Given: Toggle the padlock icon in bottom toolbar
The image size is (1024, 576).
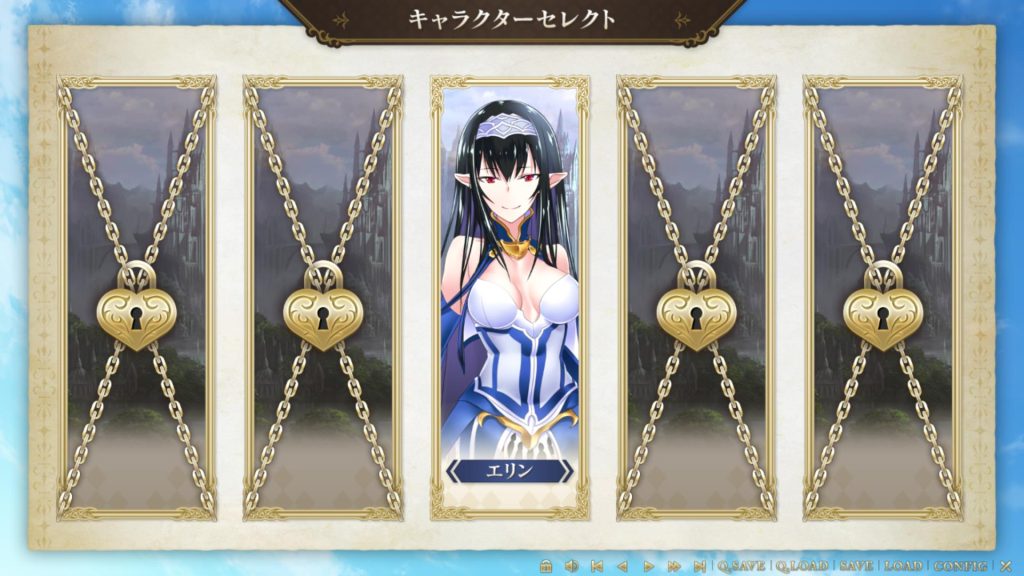Looking at the screenshot, I should (x=546, y=566).
